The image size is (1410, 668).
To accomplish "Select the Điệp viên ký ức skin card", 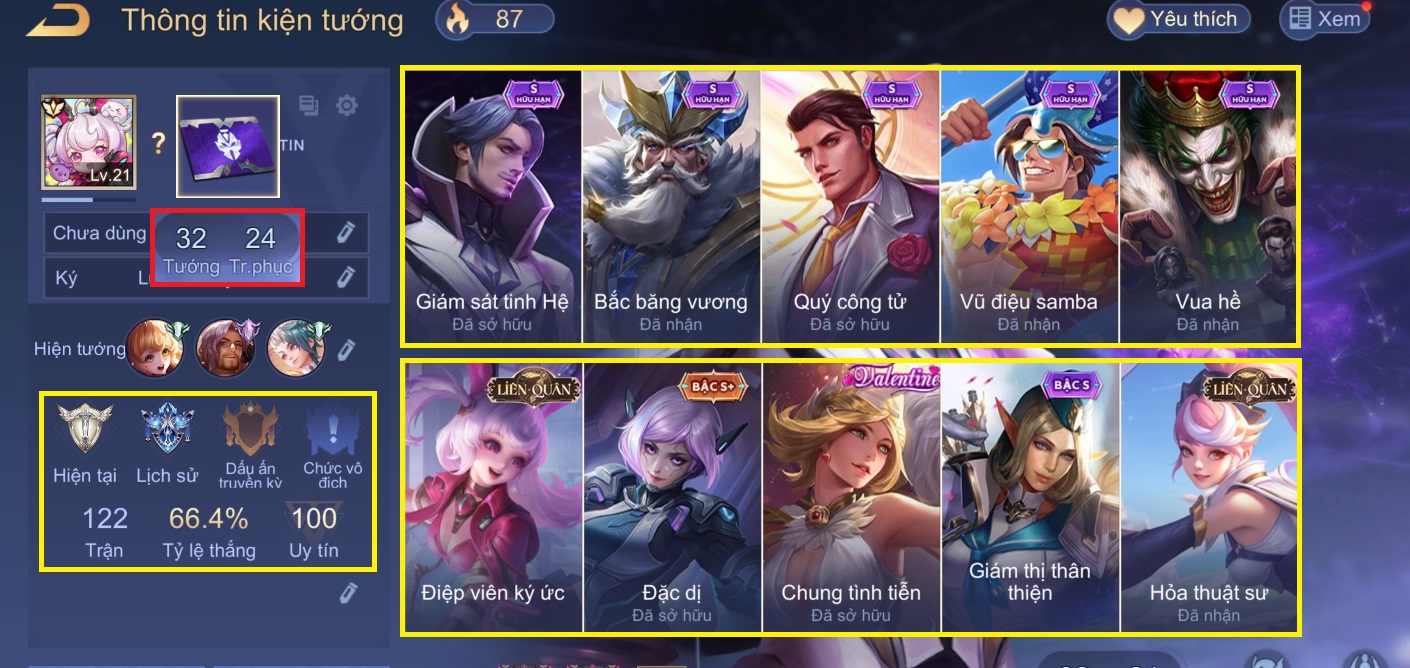I will pyautogui.click(x=492, y=497).
